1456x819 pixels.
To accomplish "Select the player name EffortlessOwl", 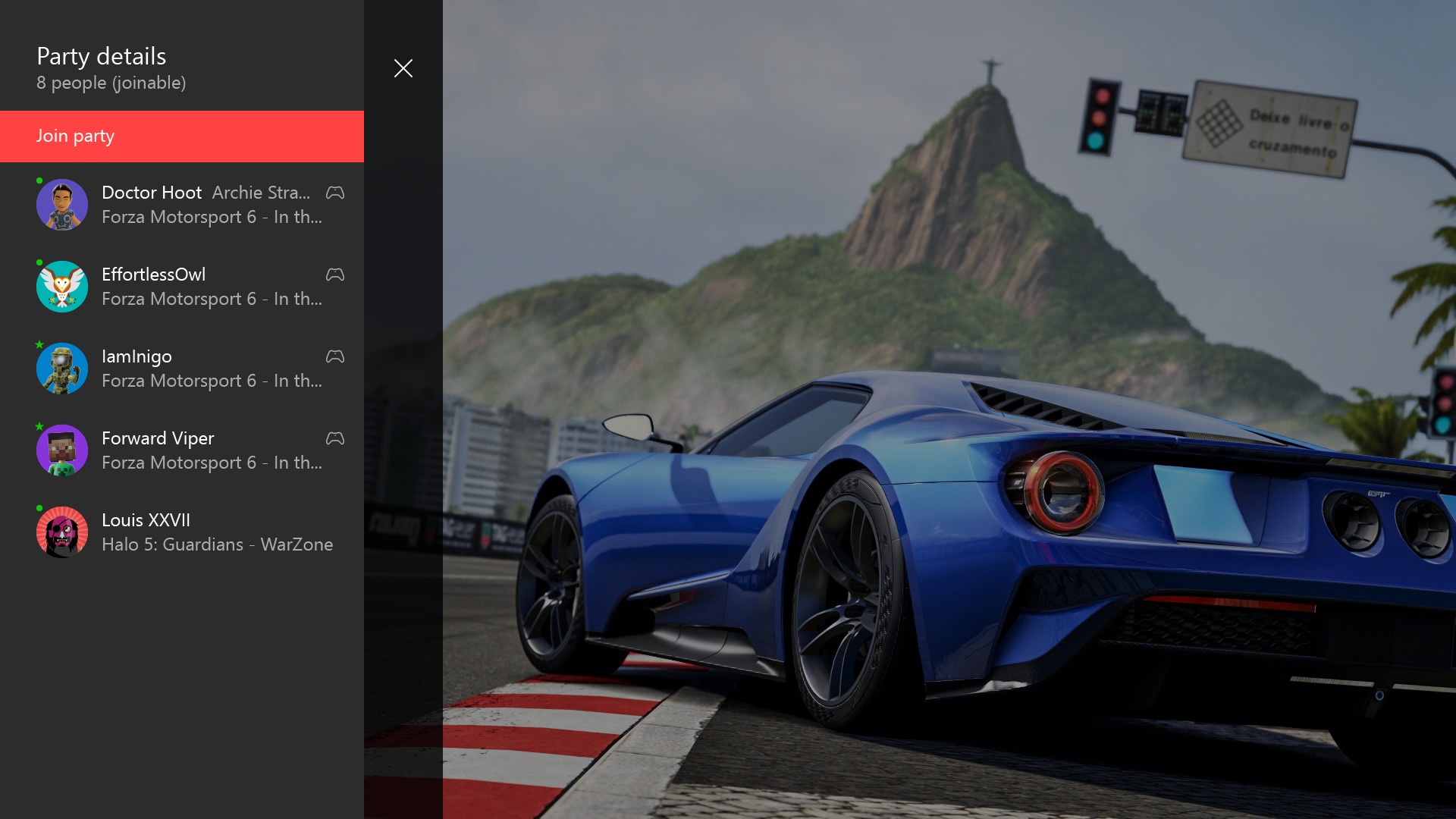I will click(x=154, y=275).
